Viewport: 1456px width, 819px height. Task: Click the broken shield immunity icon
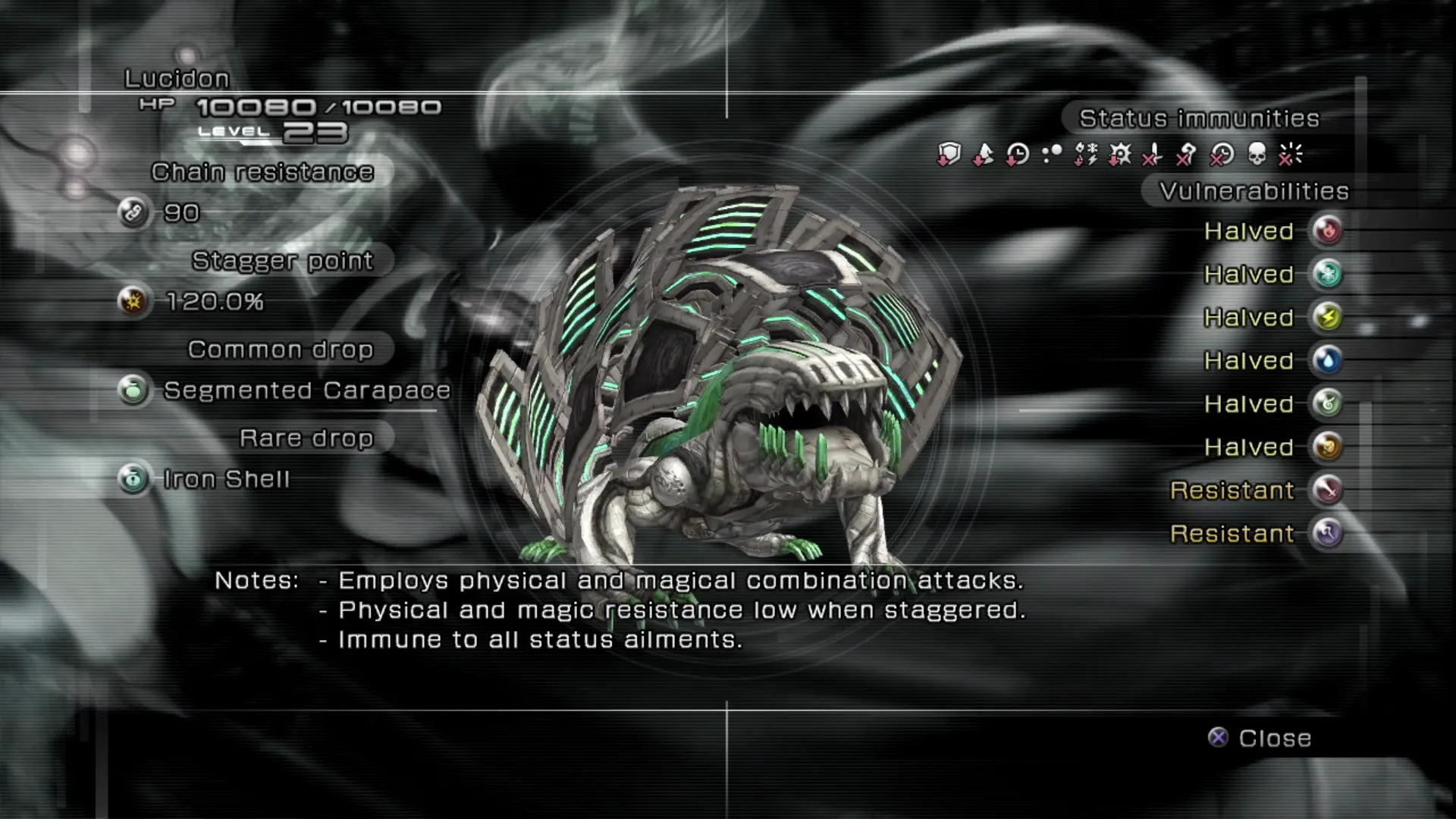949,155
